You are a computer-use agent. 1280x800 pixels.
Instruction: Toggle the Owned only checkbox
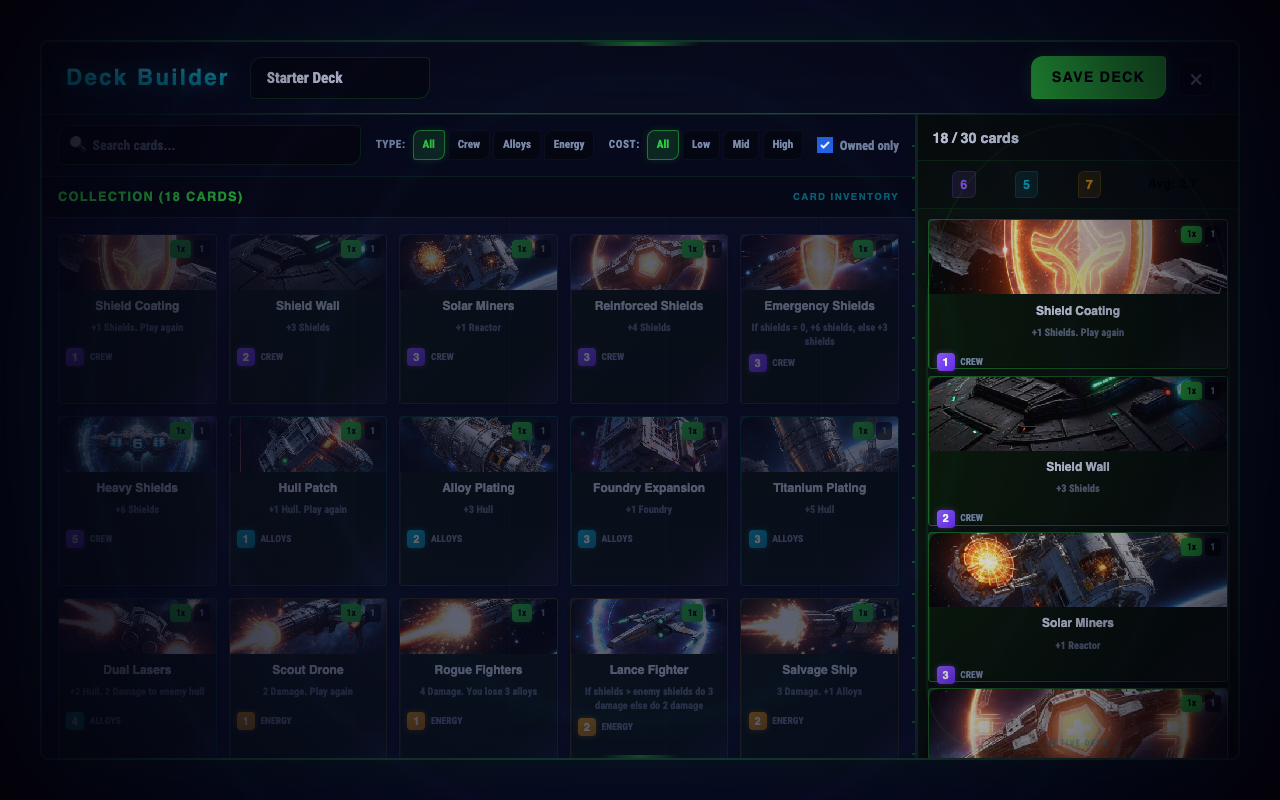click(x=825, y=145)
